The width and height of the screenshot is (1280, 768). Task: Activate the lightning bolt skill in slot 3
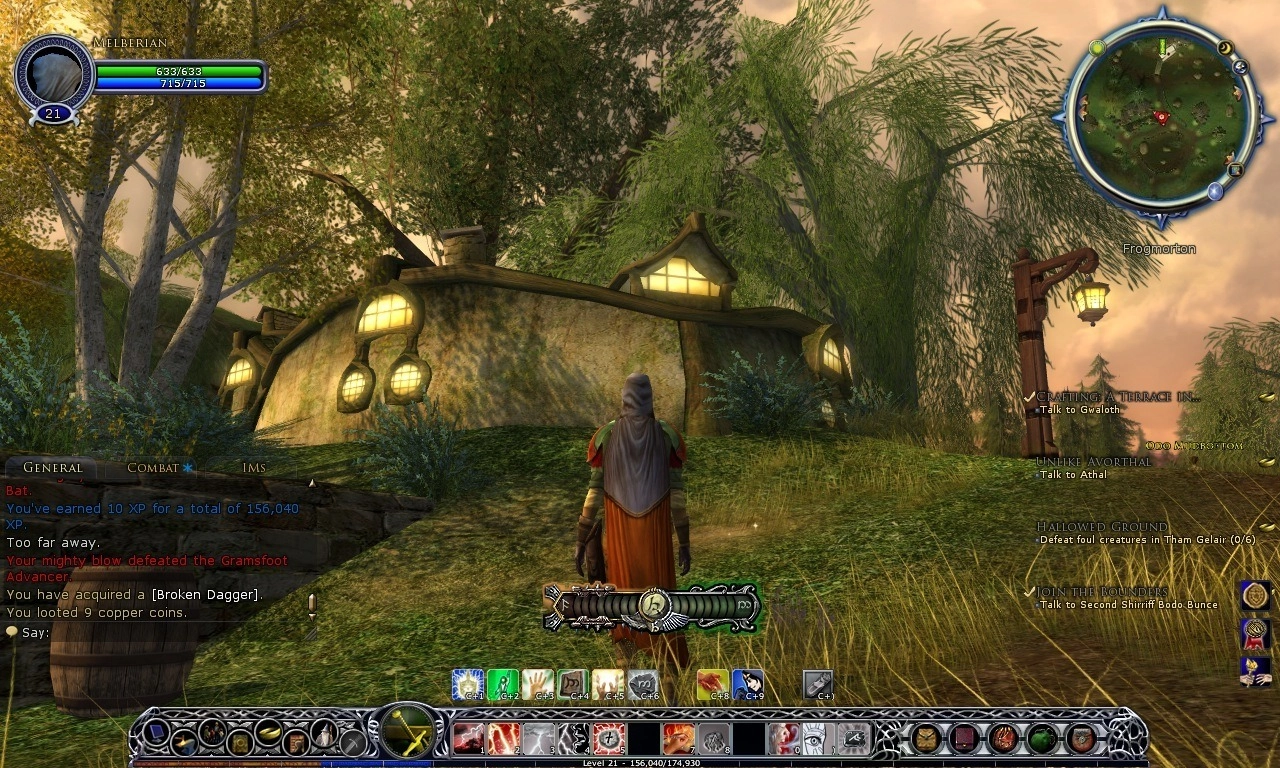538,739
